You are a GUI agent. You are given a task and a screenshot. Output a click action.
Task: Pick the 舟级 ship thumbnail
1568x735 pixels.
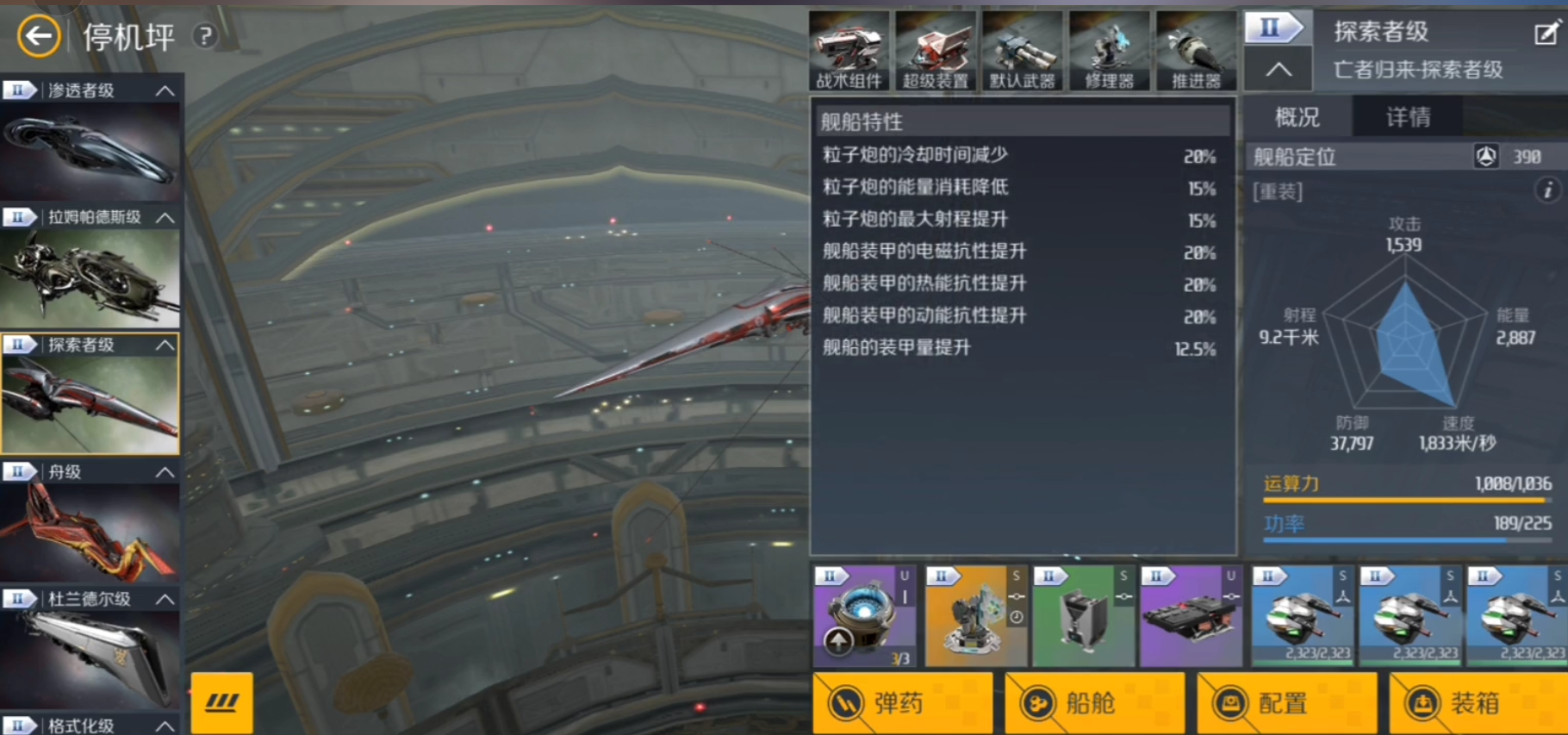click(90, 531)
